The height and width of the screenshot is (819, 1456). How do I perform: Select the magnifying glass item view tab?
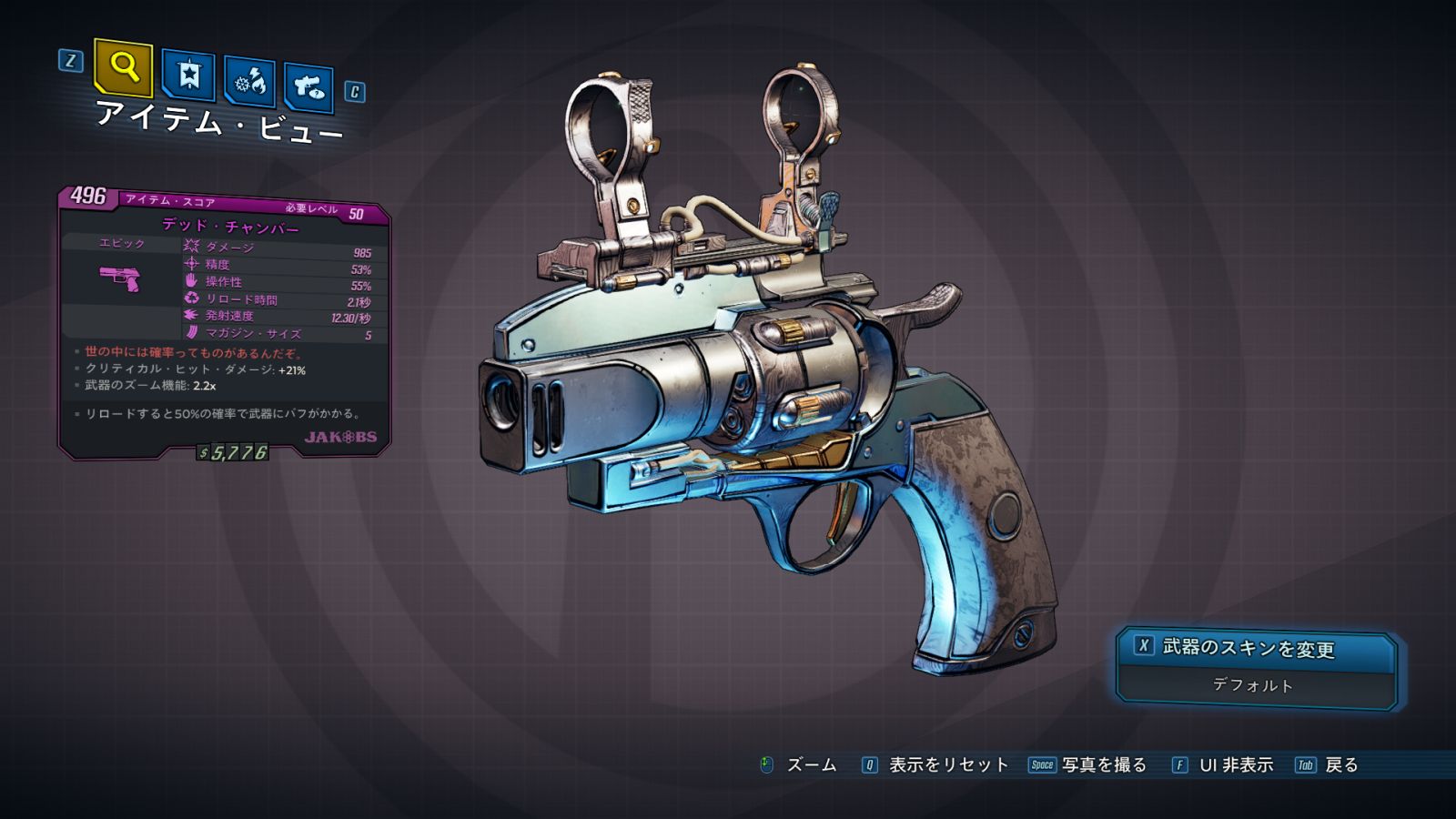pos(123,67)
